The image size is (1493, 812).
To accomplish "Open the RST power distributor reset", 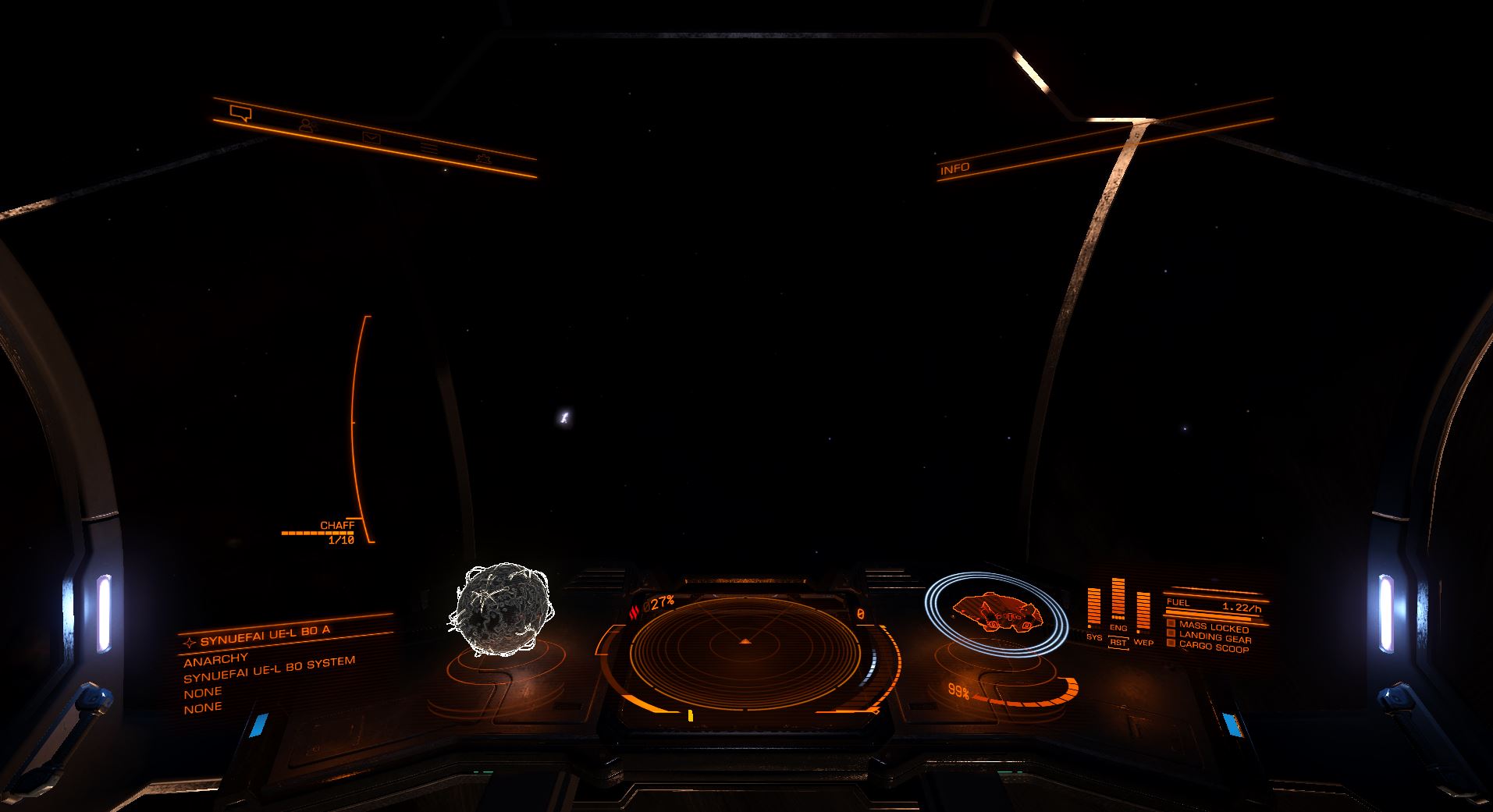I will tap(1118, 642).
